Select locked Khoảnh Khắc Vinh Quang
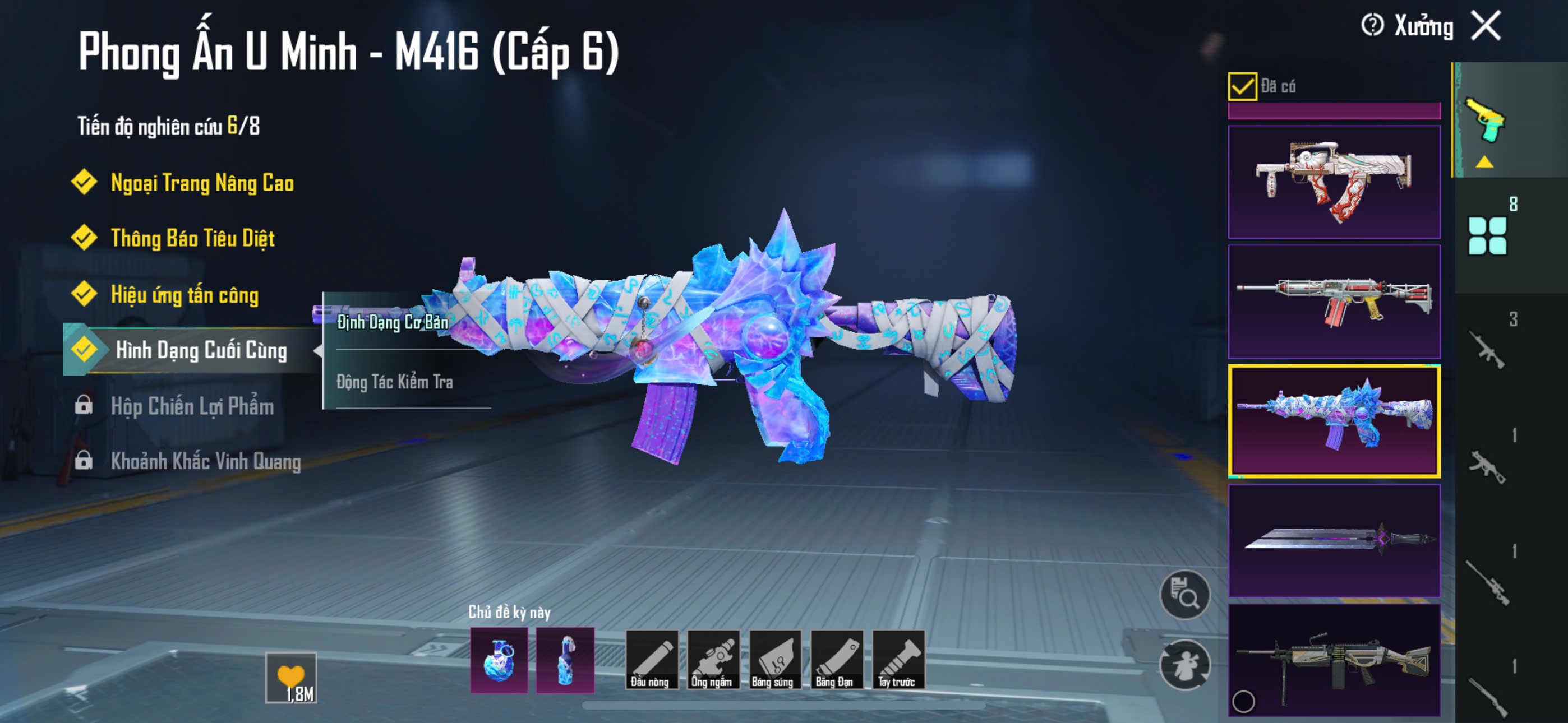 (205, 461)
